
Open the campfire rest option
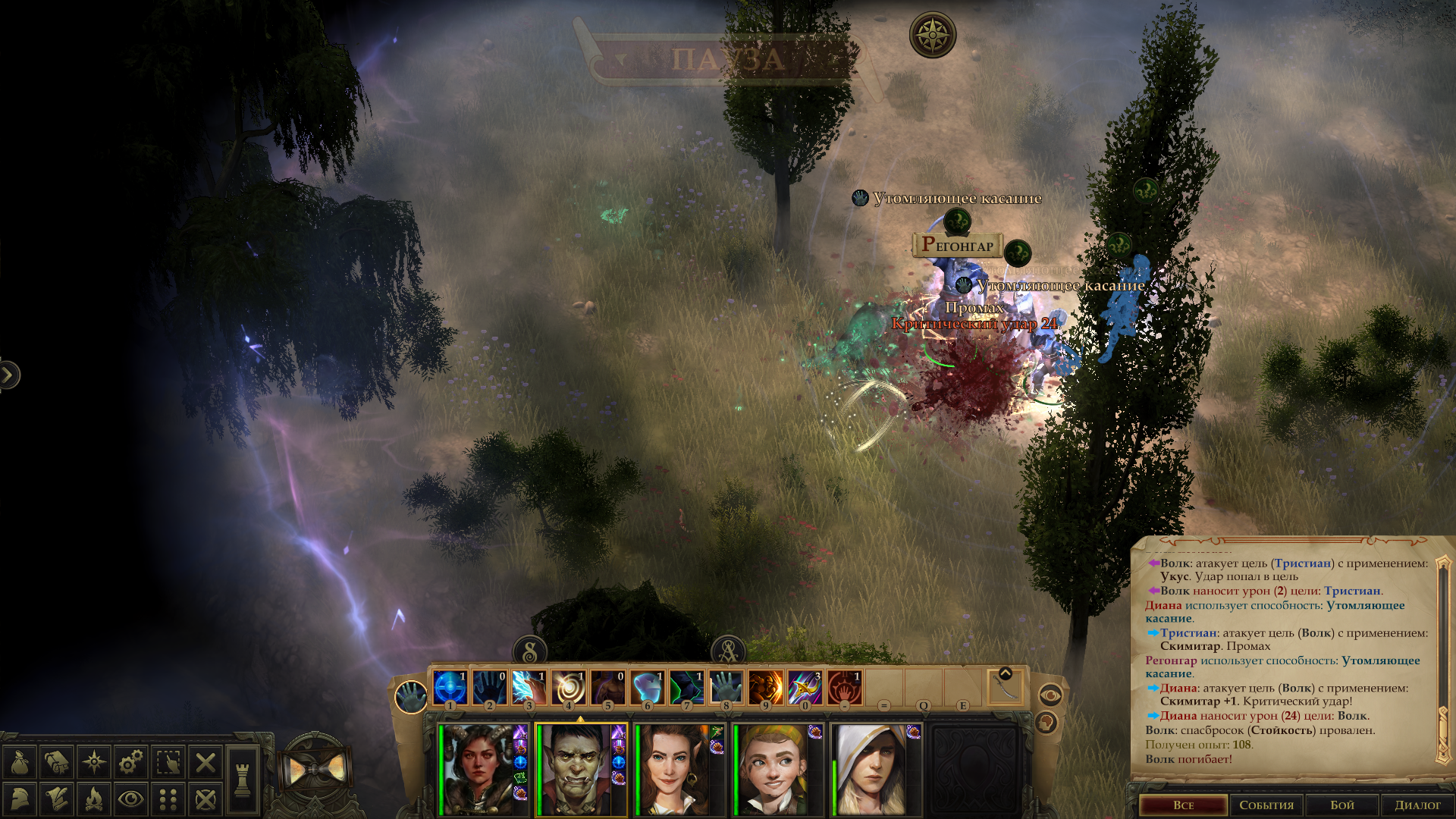point(94,799)
